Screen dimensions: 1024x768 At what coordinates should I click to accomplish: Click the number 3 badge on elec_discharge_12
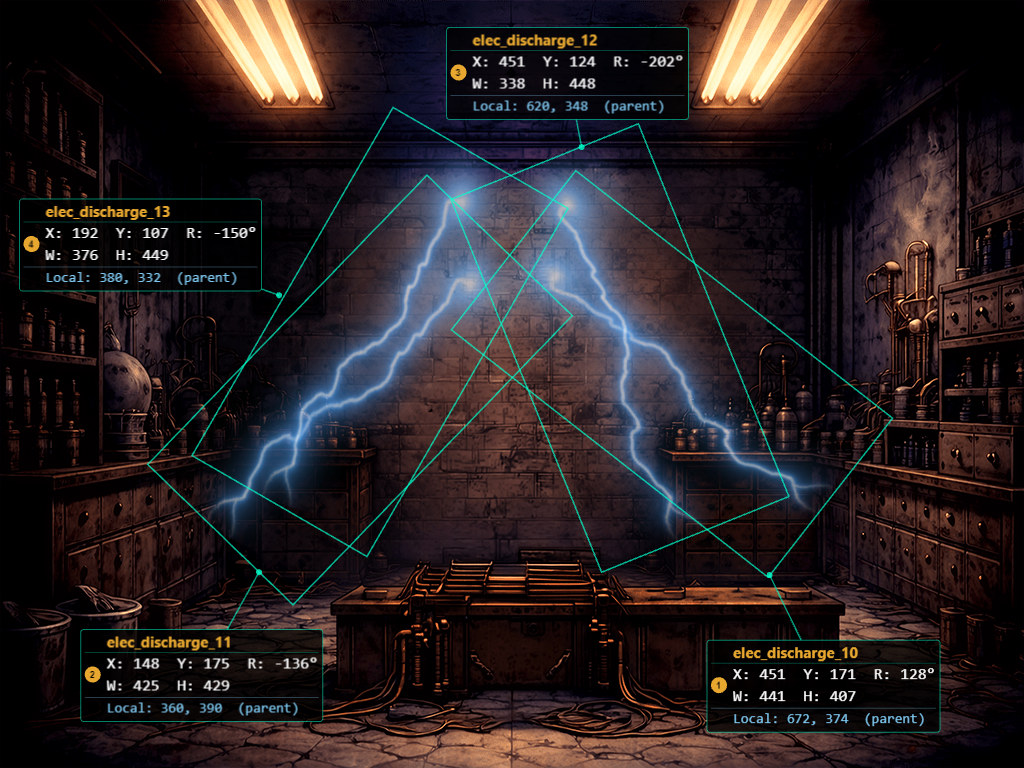tap(458, 73)
